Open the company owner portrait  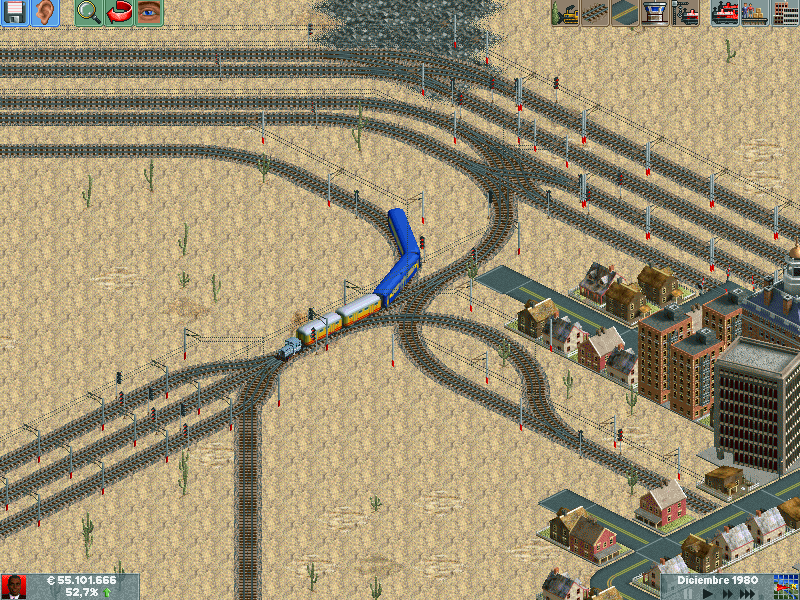click(x=14, y=587)
